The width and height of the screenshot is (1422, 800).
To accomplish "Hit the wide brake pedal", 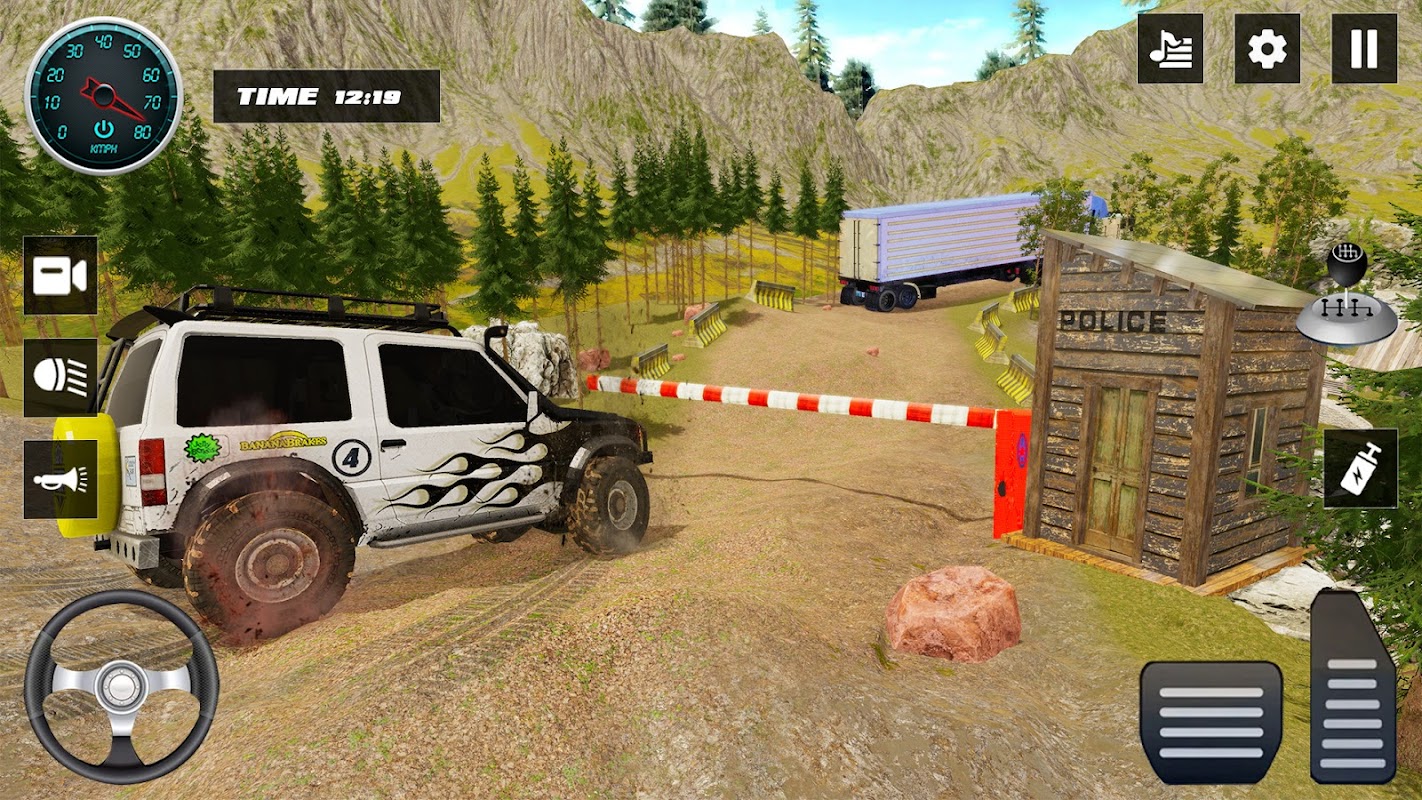I will pos(1211,722).
